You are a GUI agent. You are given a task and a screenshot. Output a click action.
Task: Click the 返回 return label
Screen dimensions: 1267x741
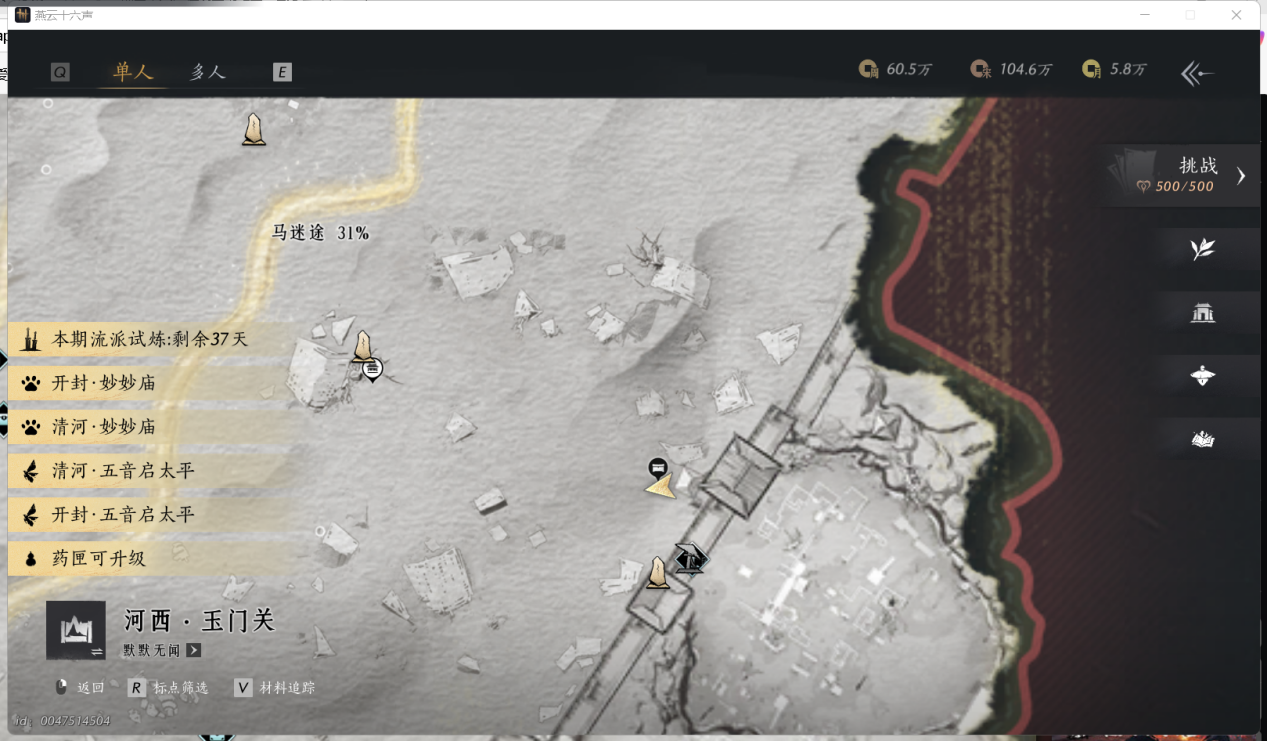(x=90, y=688)
